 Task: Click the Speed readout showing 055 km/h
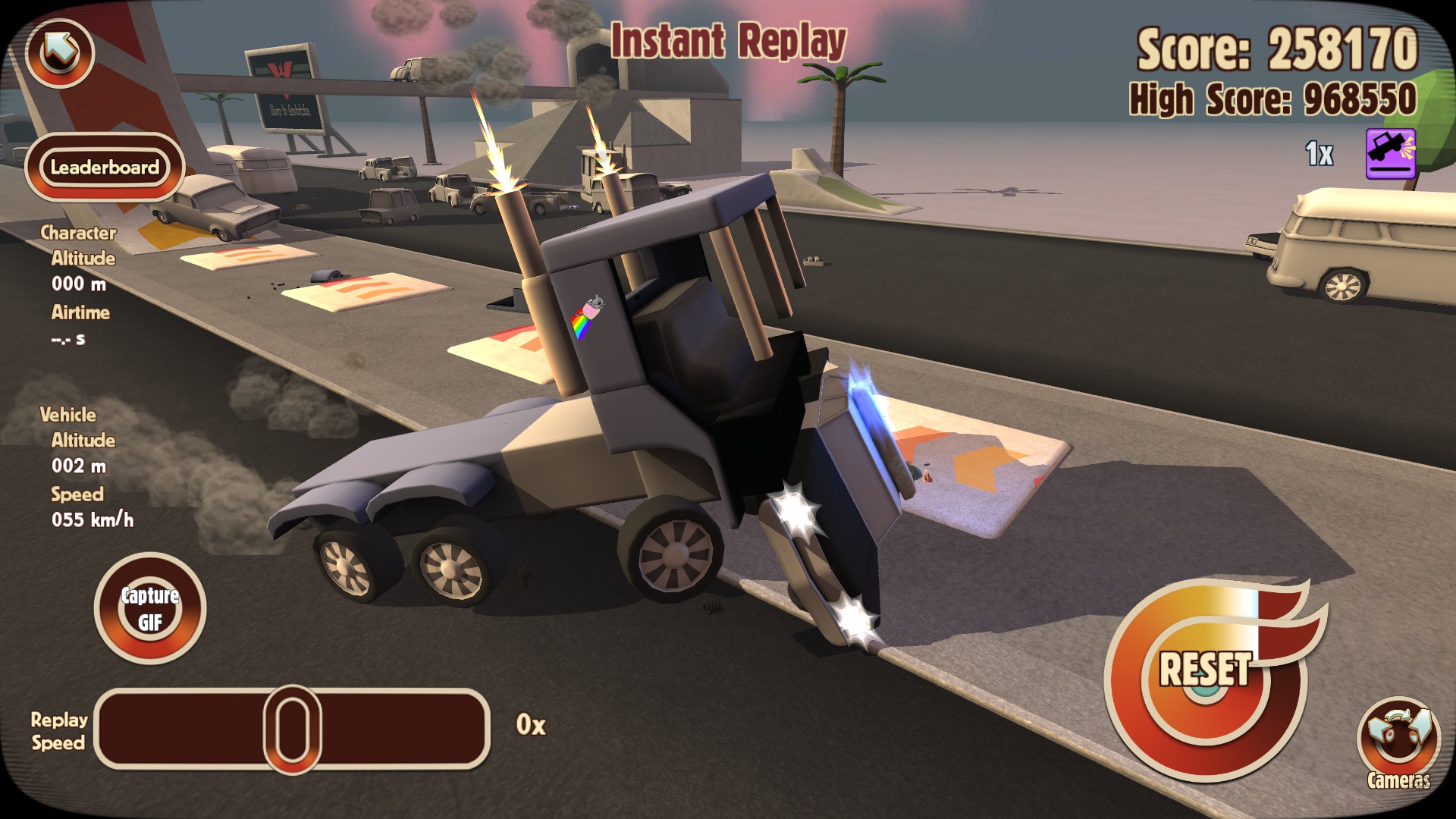[x=95, y=522]
